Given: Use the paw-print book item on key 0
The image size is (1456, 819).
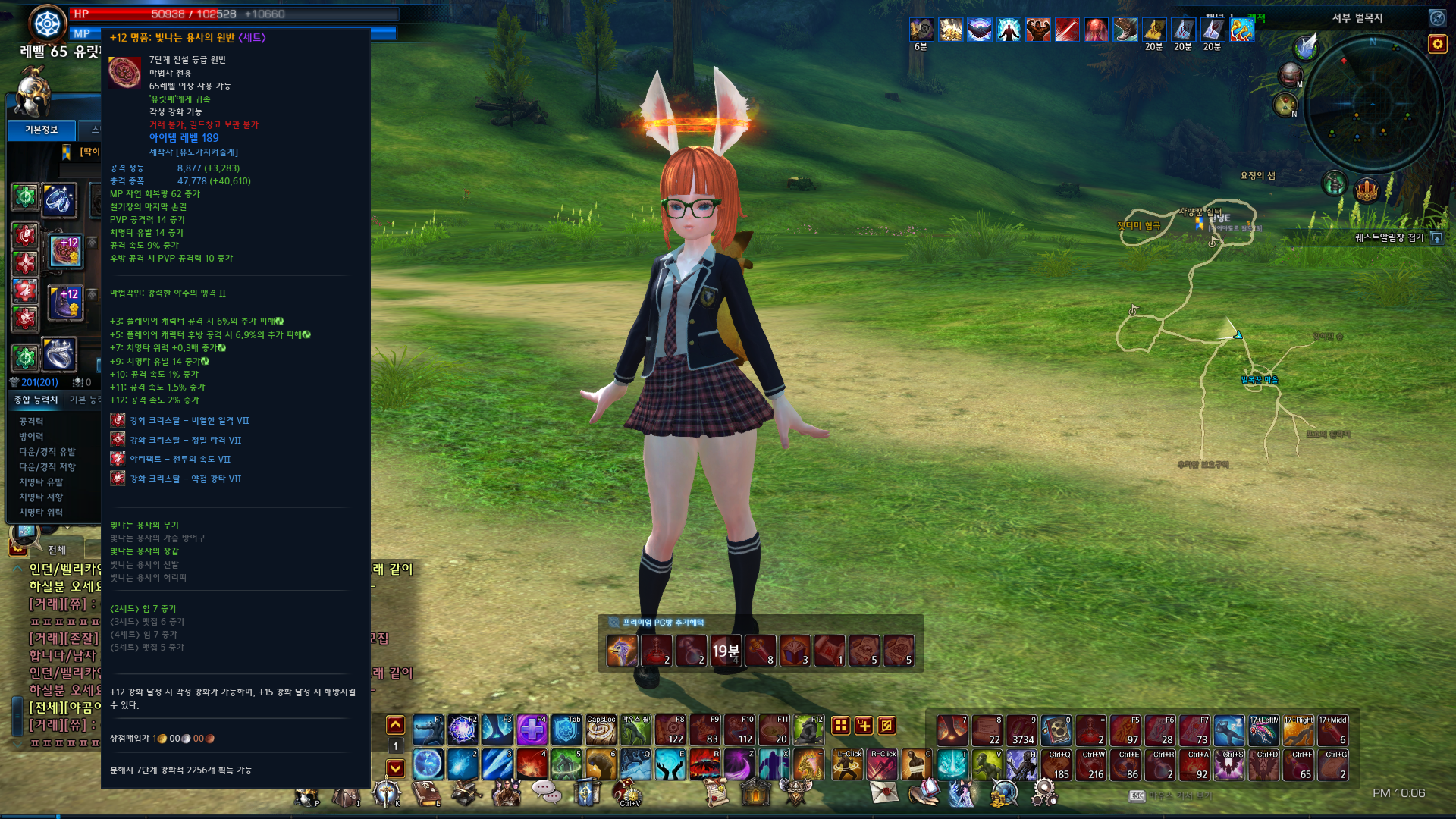Looking at the screenshot, I should [x=1056, y=730].
